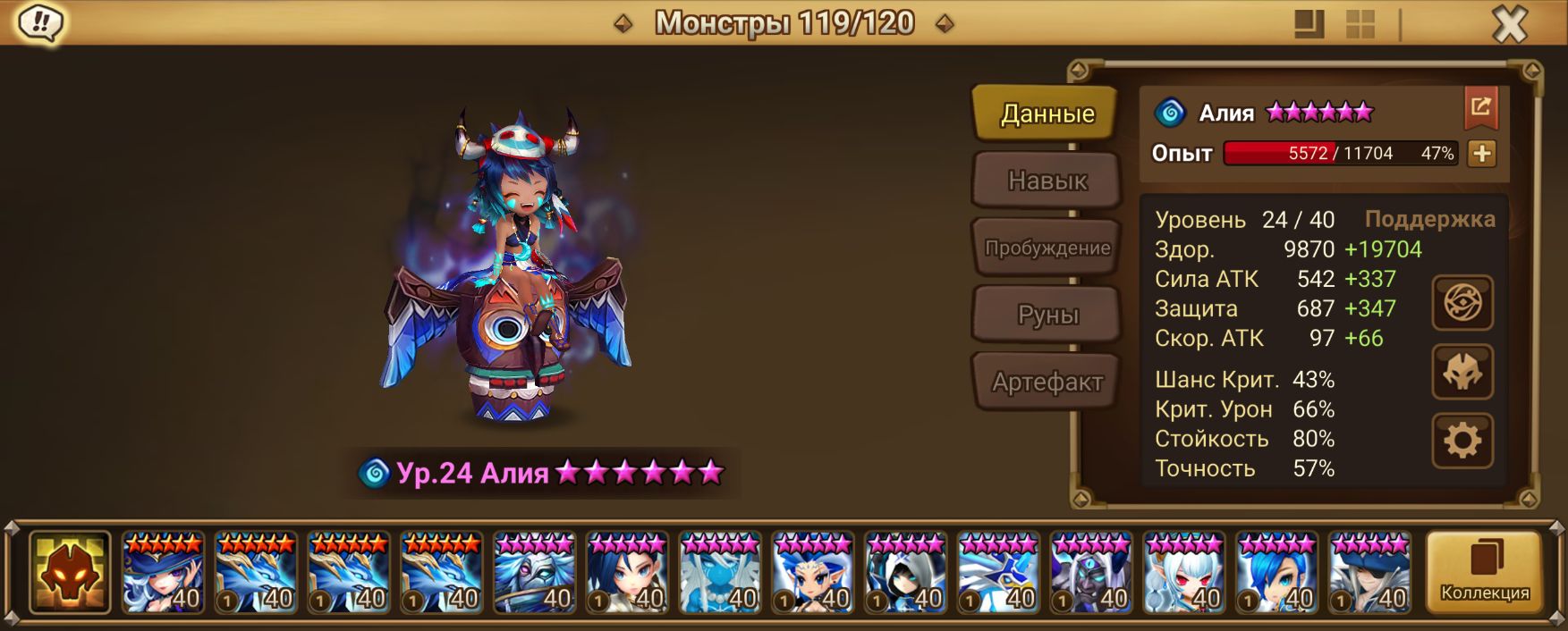
Task: Click the swirling eye round button
Action: click(x=1462, y=303)
